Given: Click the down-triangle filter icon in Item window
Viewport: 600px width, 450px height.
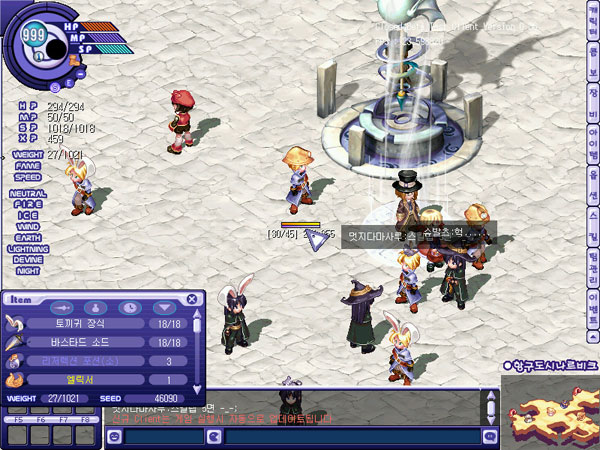Looking at the screenshot, I should [x=162, y=308].
